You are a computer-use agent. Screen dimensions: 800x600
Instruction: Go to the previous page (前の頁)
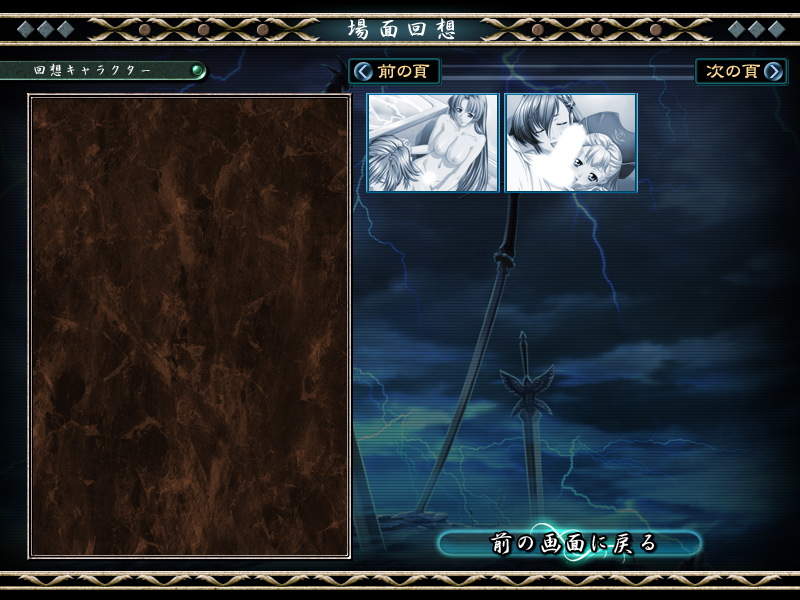pyautogui.click(x=394, y=72)
